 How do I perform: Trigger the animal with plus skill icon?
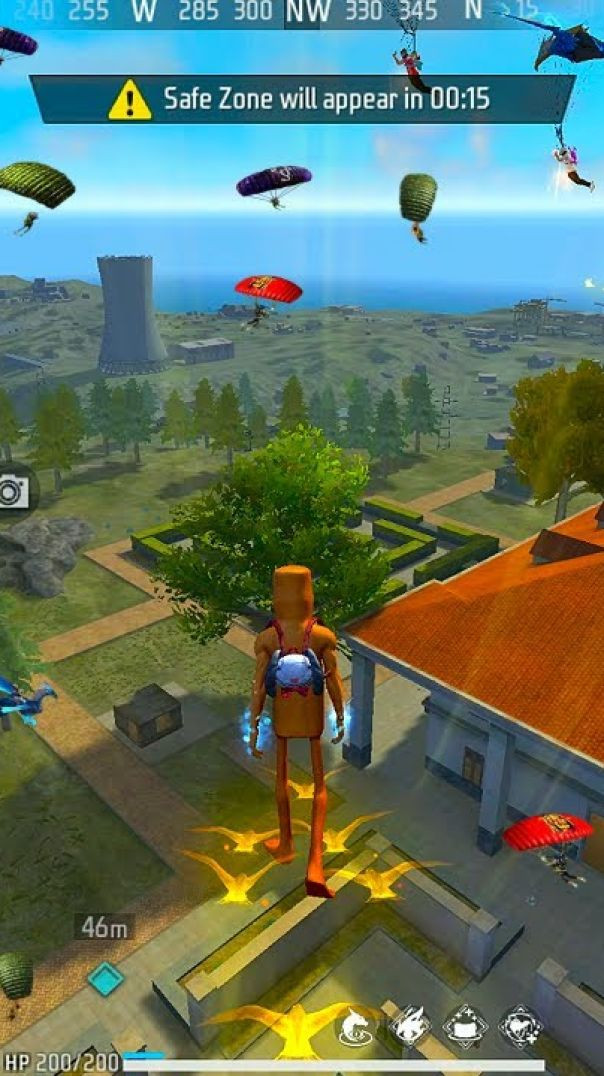pyautogui.click(x=521, y=1026)
